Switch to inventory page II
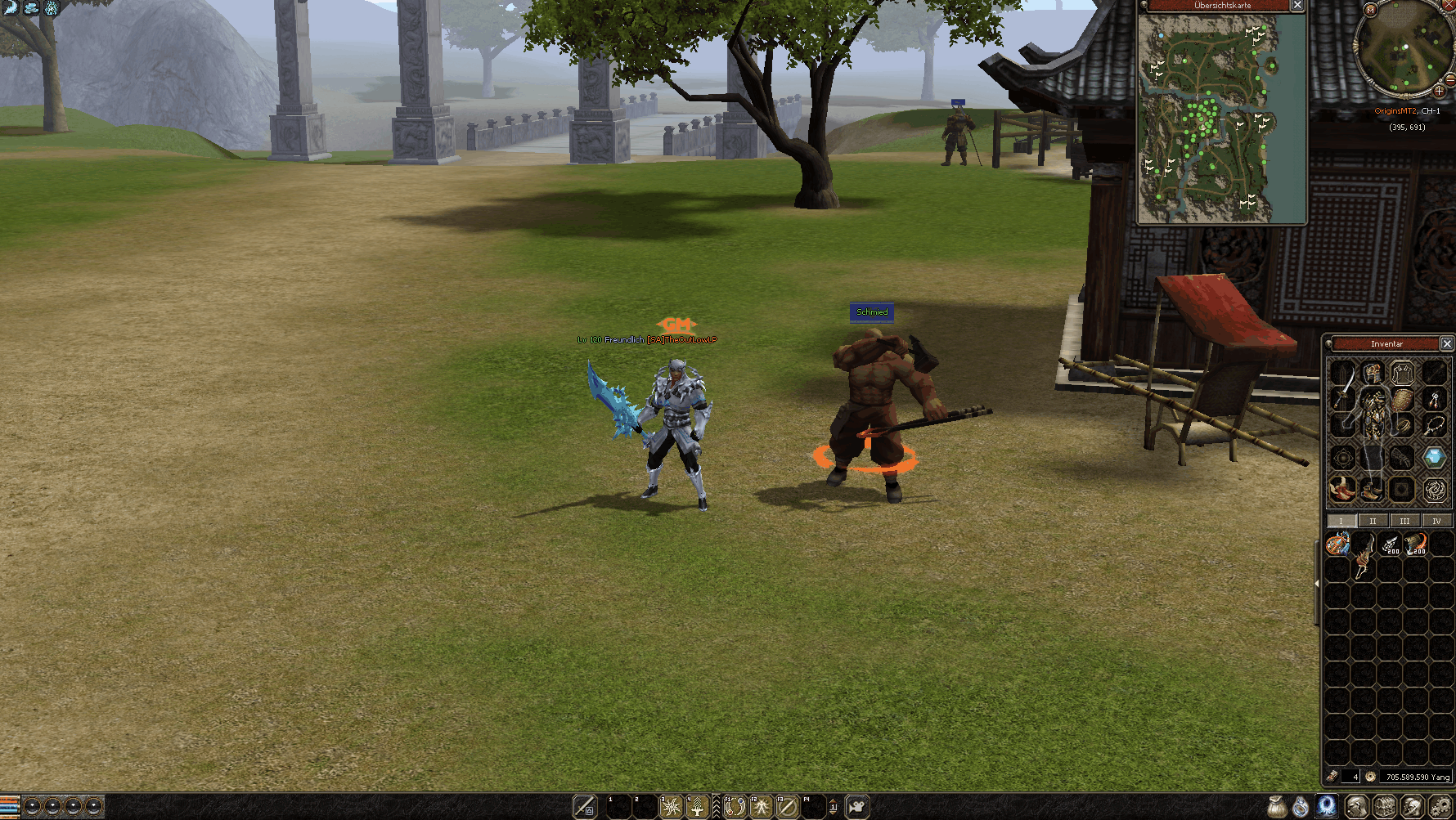Viewport: 1456px width, 820px height. click(x=1373, y=521)
